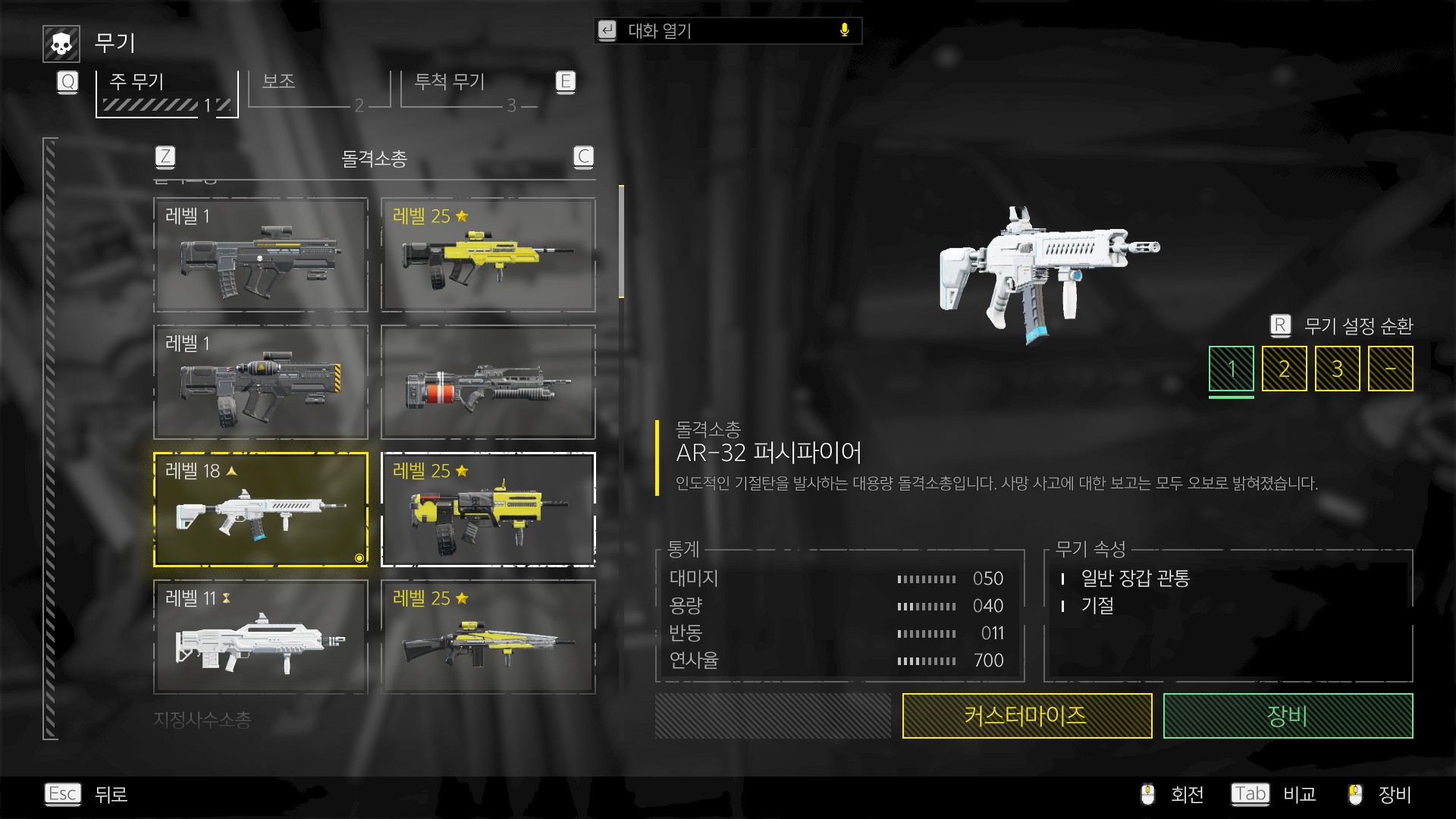This screenshot has height=819, width=1456.
Task: Choose weapon setting preset 3
Action: pyautogui.click(x=1337, y=369)
